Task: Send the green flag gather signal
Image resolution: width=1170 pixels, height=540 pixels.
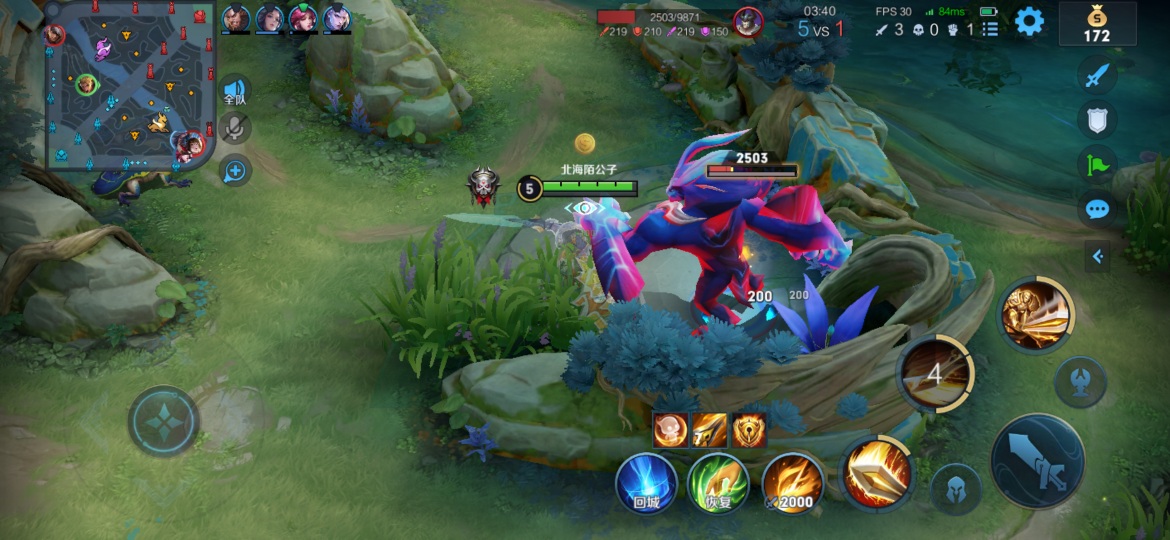Action: point(1098,164)
